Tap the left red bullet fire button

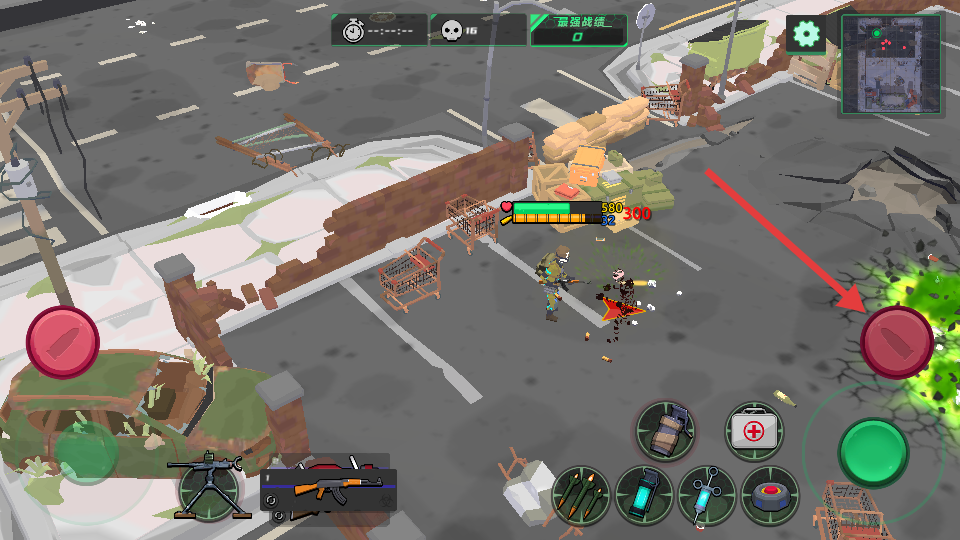coord(63,342)
